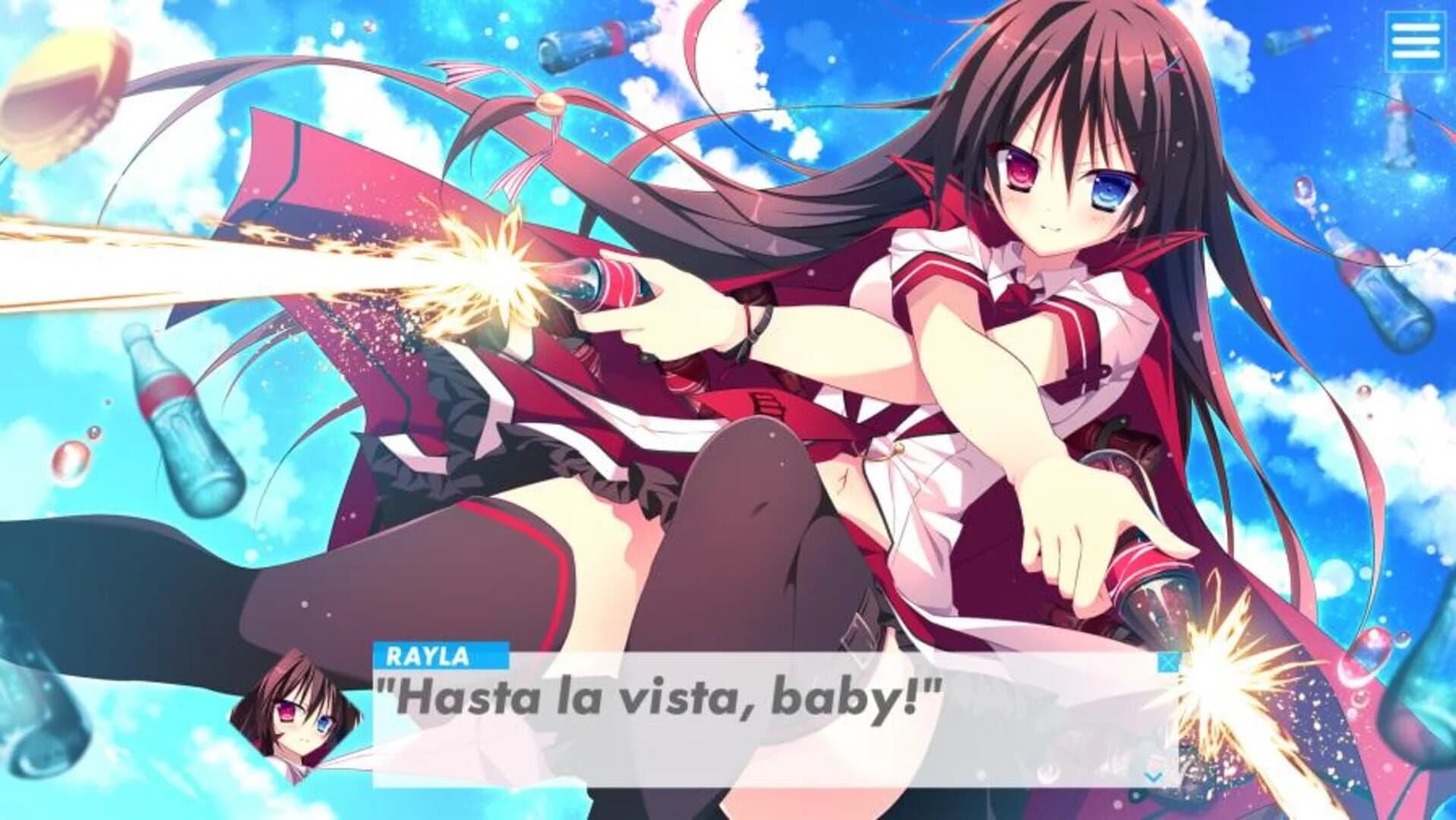Toggle the text window visibility with the X
This screenshot has width=1456, height=820.
(1168, 663)
